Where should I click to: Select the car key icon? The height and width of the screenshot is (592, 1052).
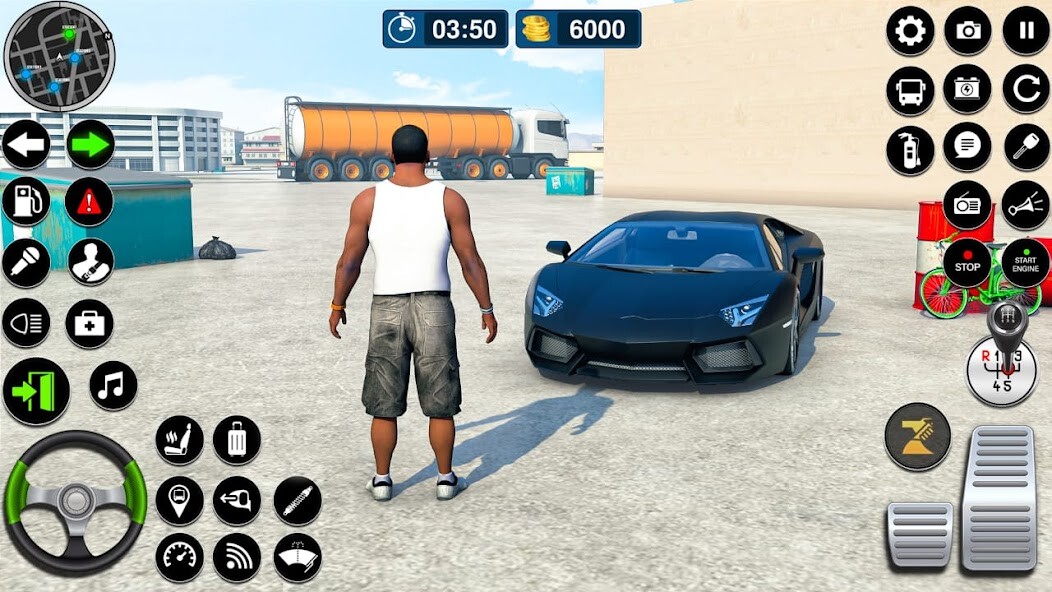pyautogui.click(x=1026, y=147)
